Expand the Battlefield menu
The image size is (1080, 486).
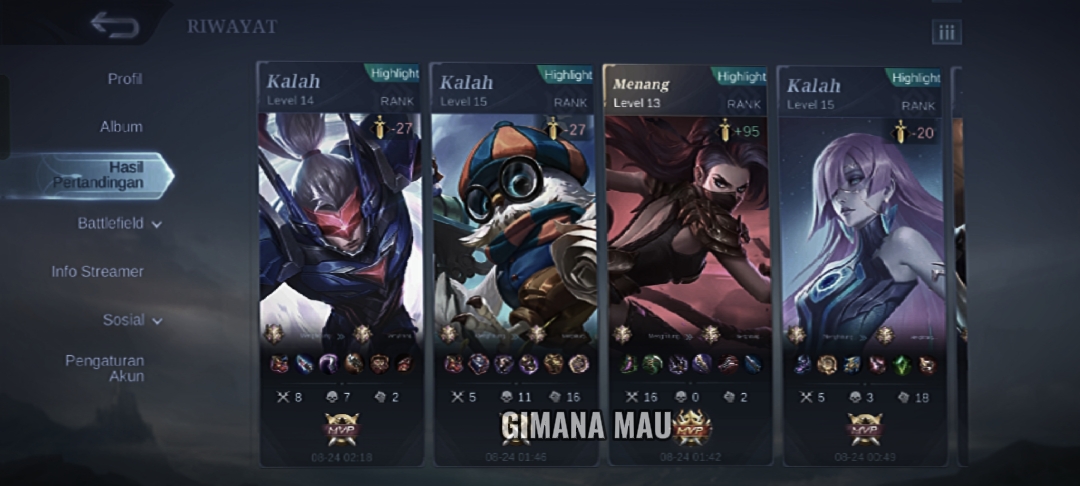tap(119, 224)
